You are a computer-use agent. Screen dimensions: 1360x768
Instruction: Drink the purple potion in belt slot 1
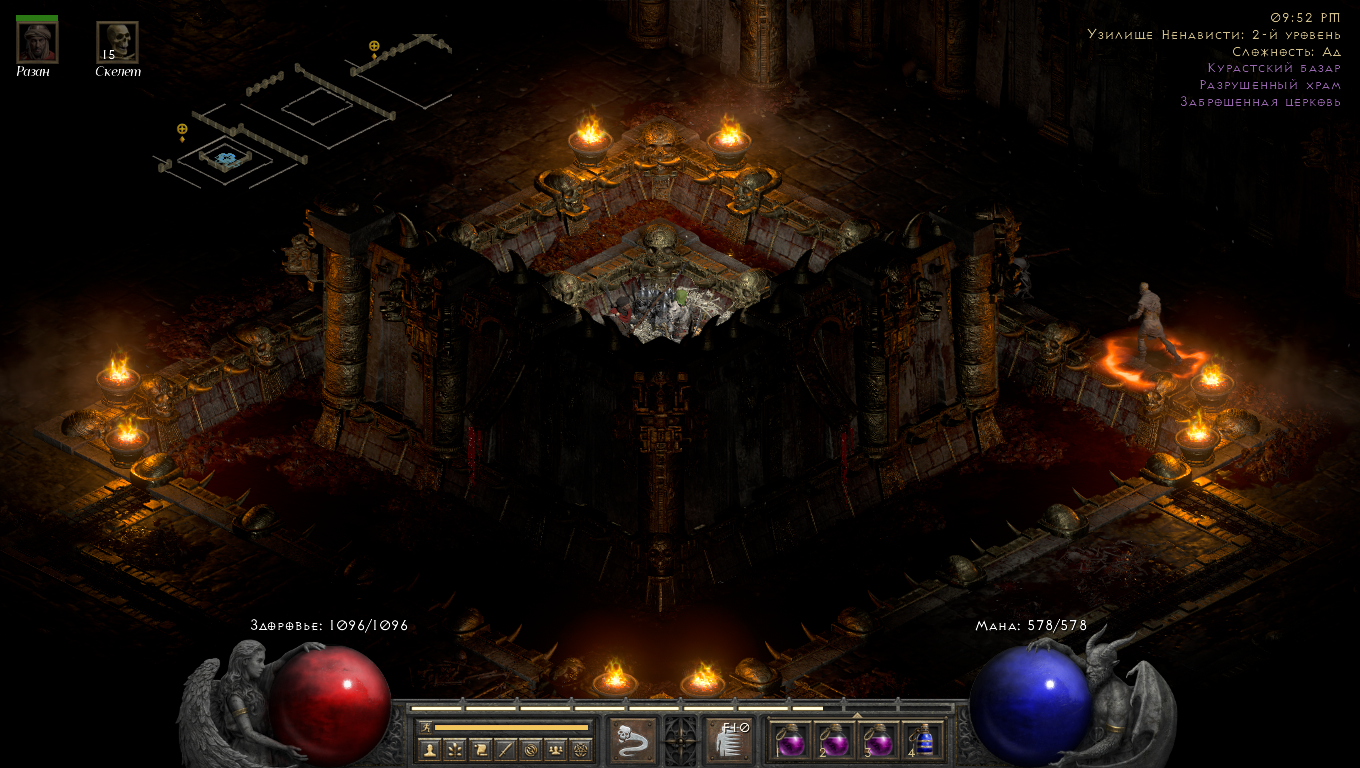click(791, 742)
